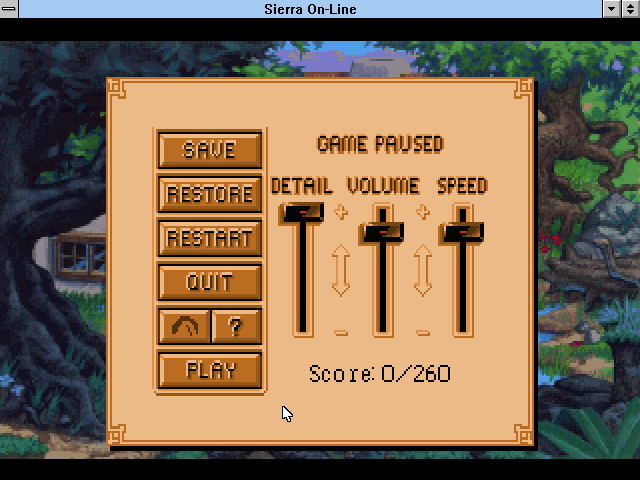Resume the game with PLAY
The height and width of the screenshot is (480, 640).
(210, 370)
